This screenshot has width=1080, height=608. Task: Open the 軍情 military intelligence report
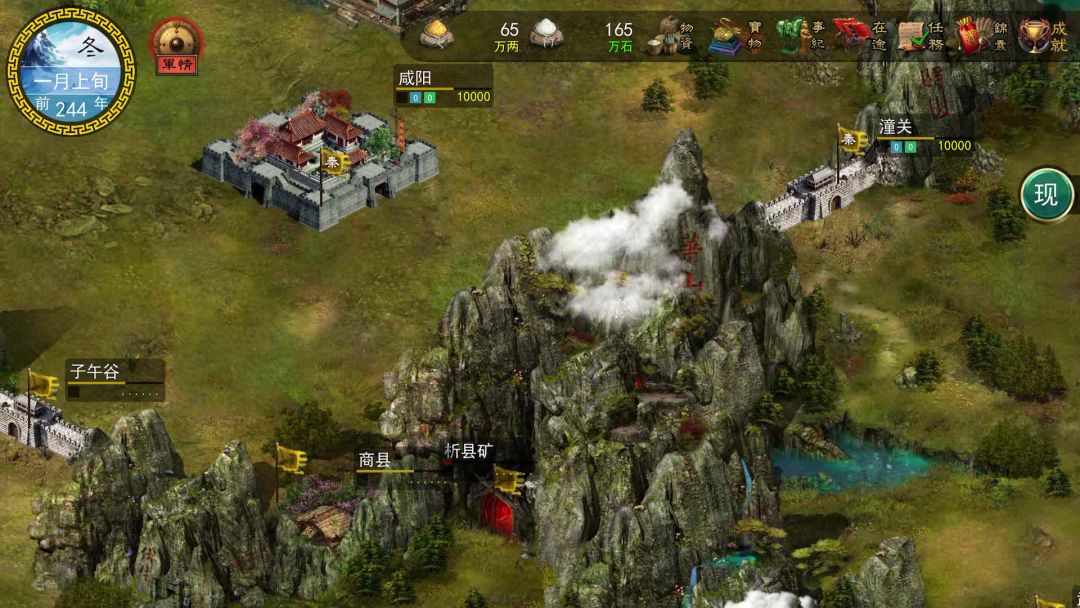click(176, 47)
